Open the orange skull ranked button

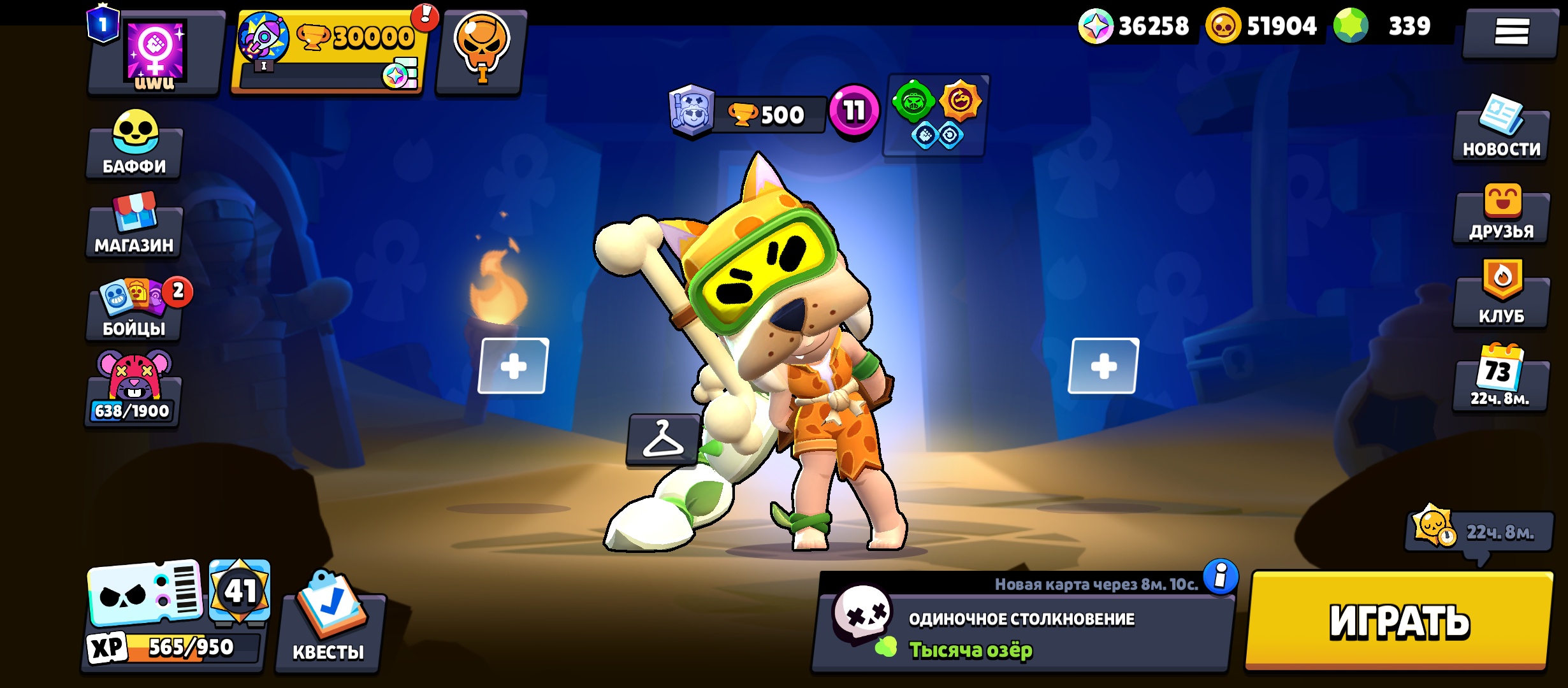[482, 51]
